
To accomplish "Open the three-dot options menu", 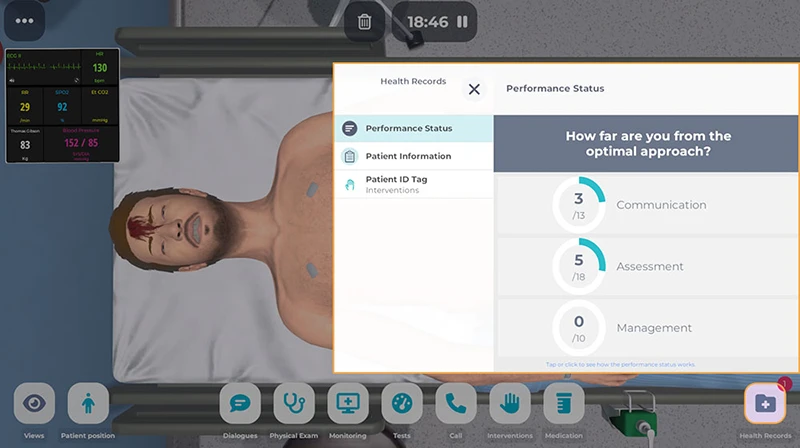I will 24,21.
